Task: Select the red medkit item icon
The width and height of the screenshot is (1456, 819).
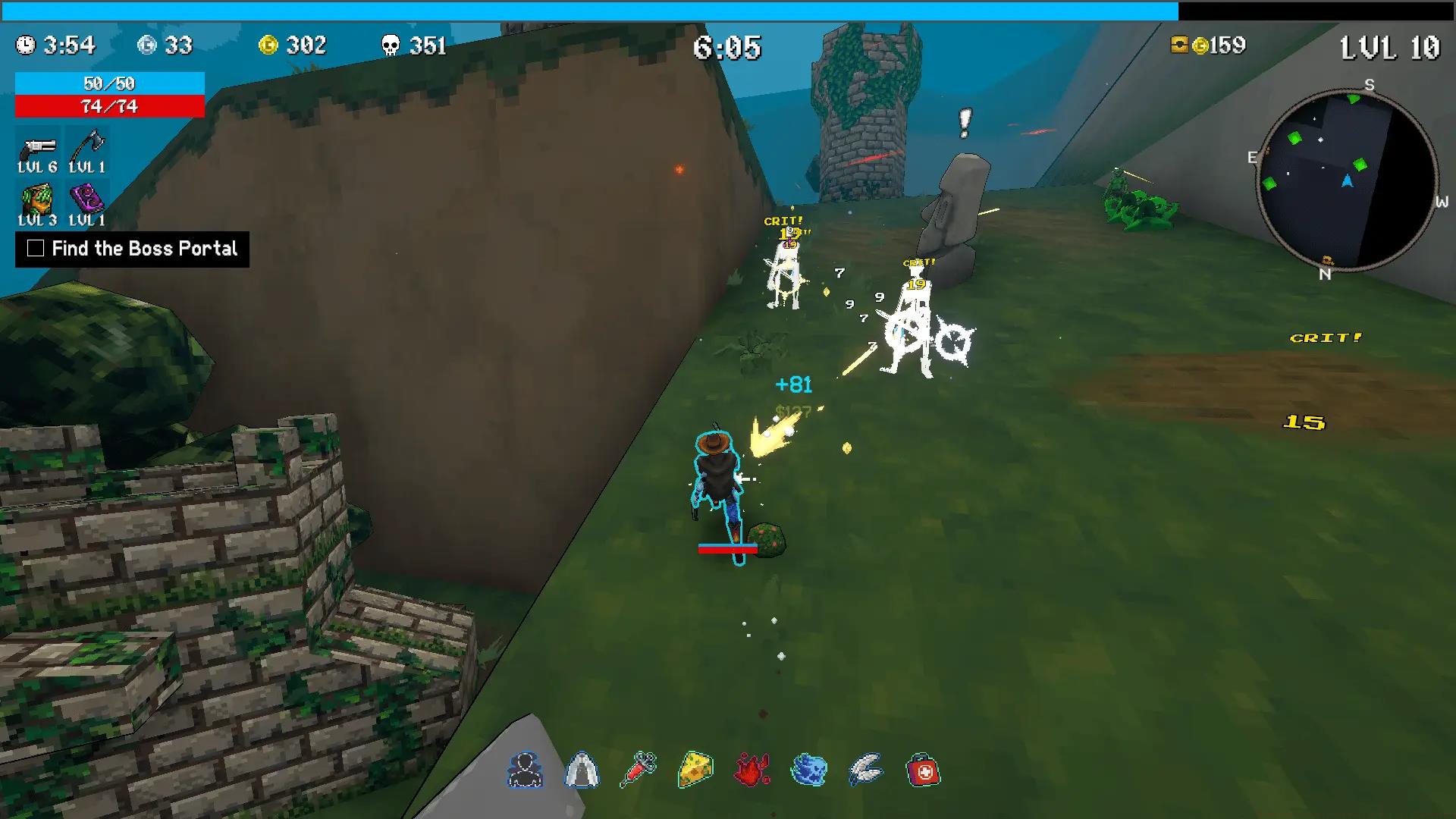Action: tap(924, 770)
